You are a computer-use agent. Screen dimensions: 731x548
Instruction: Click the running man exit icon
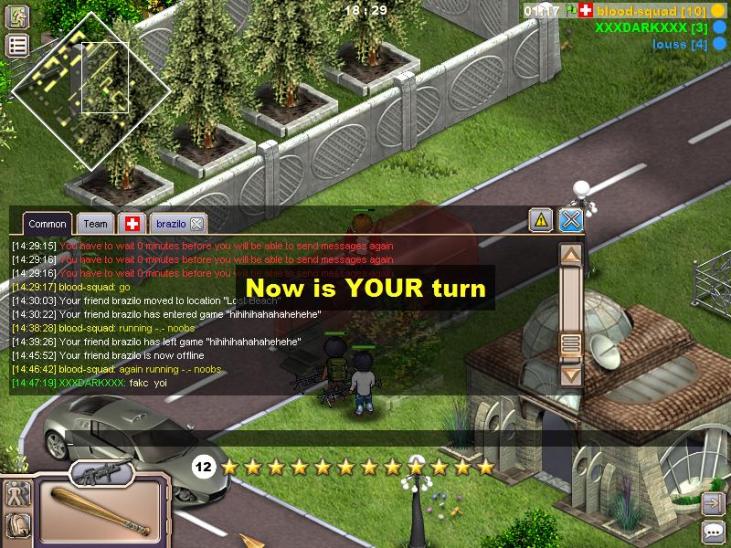pos(18,16)
